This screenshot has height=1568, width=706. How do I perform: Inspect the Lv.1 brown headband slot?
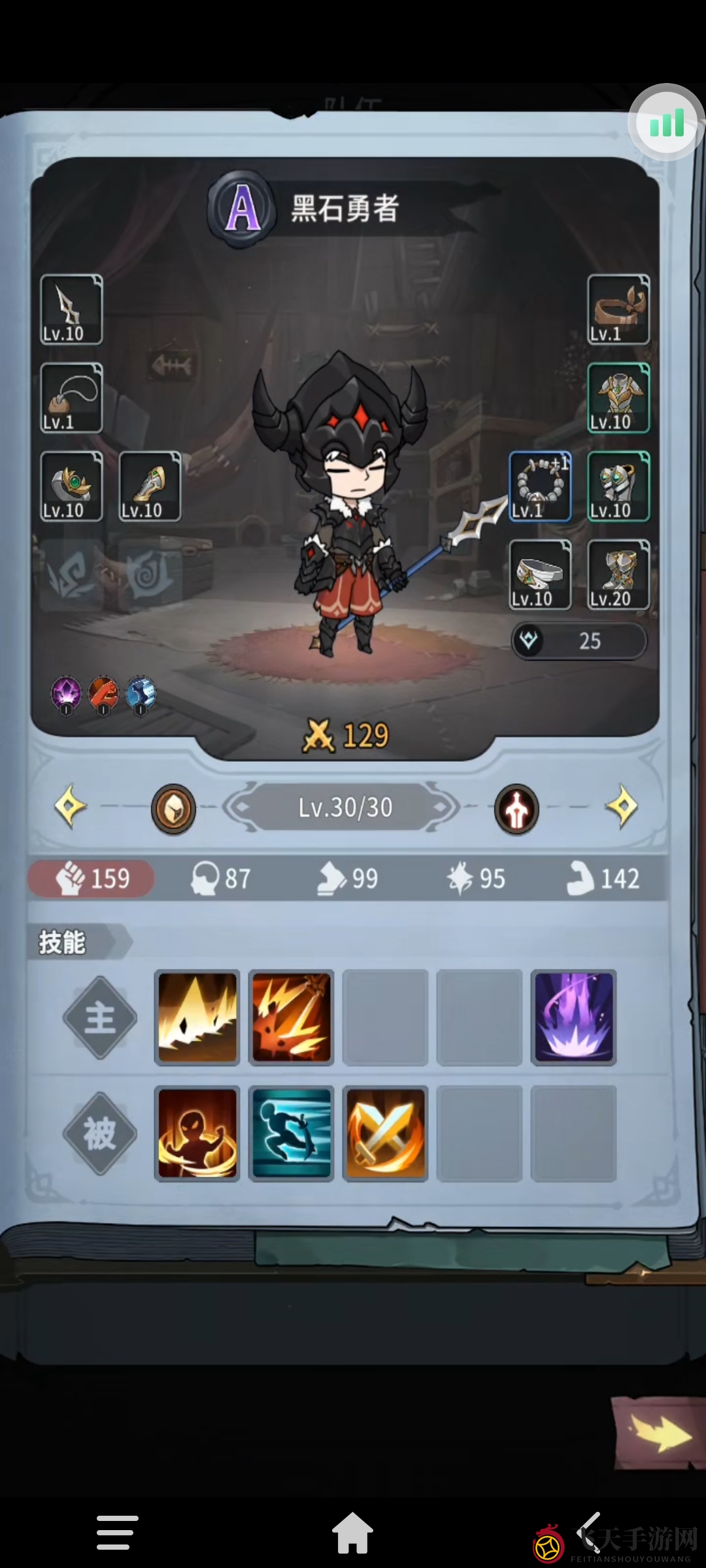point(618,309)
